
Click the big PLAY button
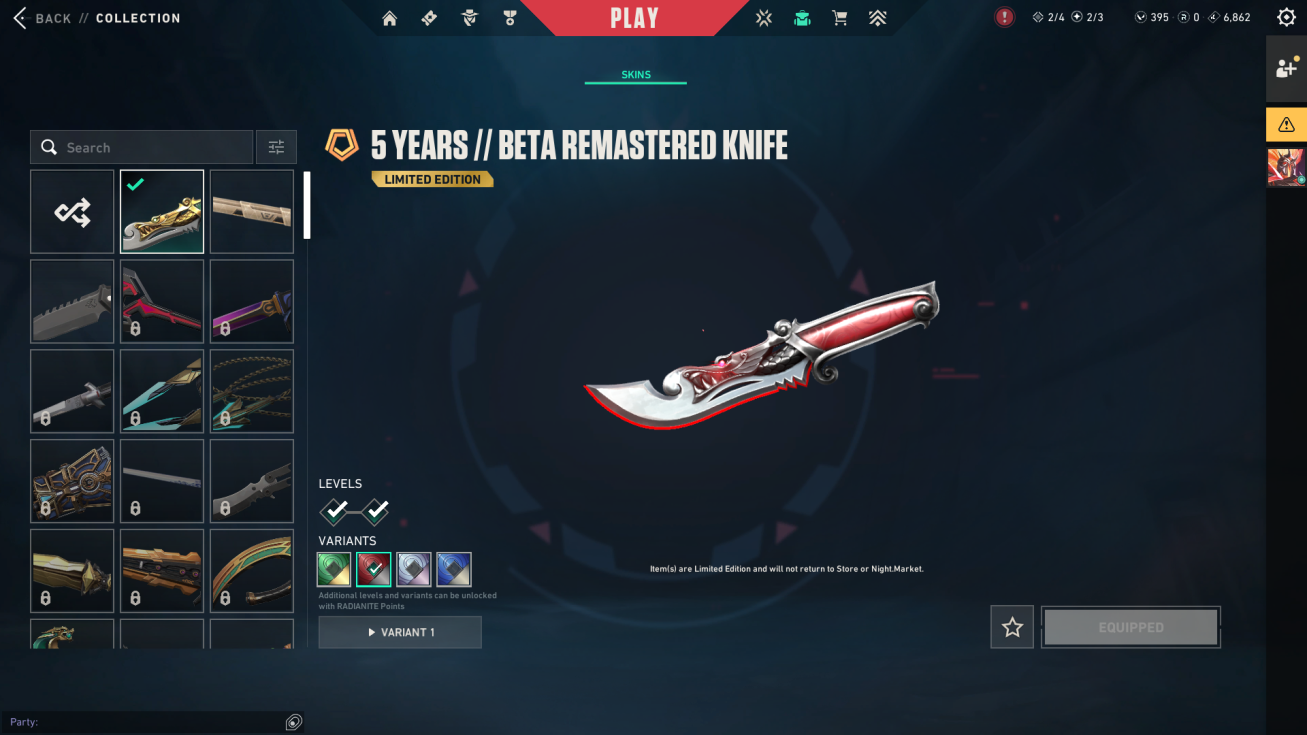(x=634, y=18)
